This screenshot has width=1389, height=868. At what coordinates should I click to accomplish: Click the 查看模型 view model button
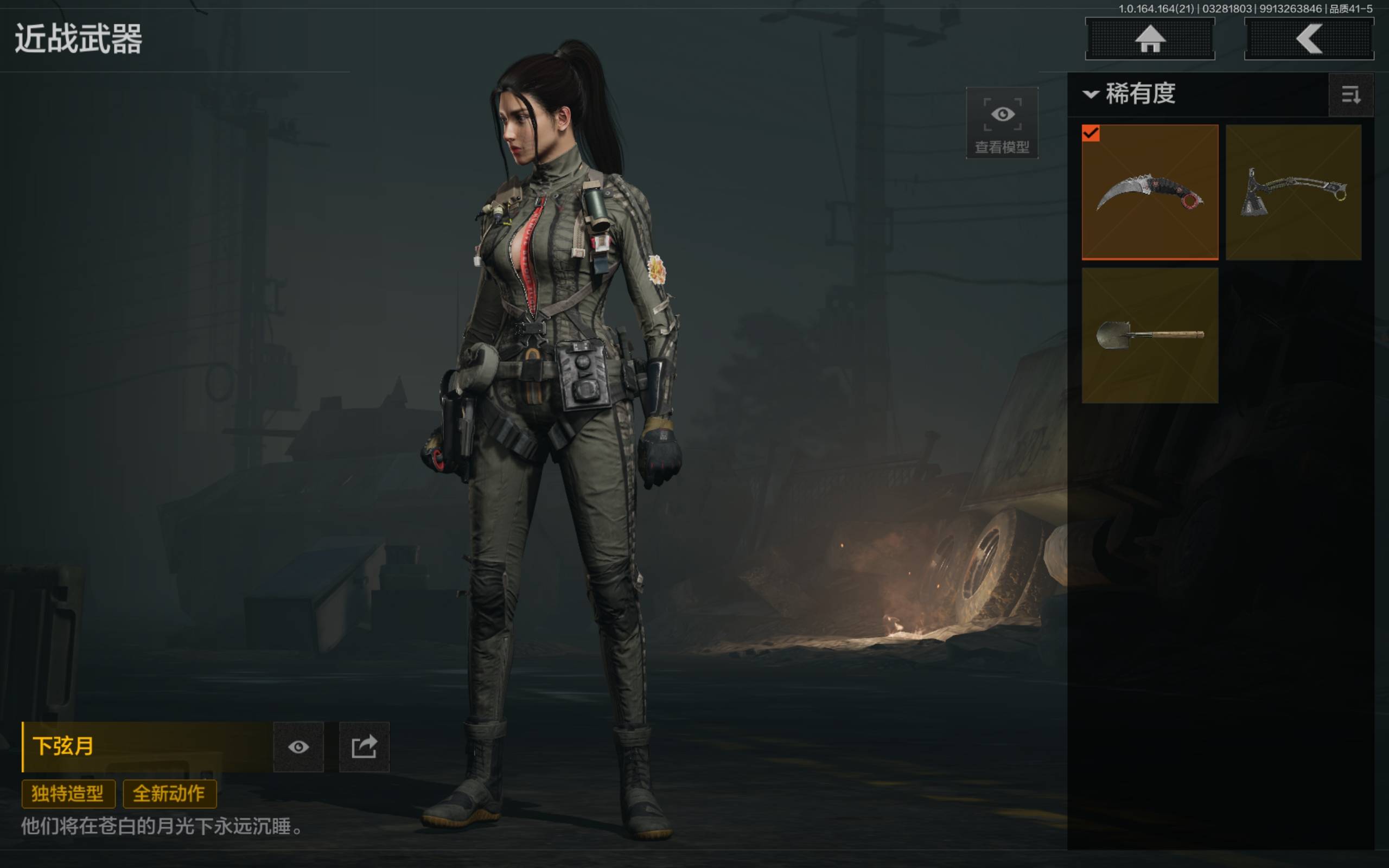tap(1002, 123)
